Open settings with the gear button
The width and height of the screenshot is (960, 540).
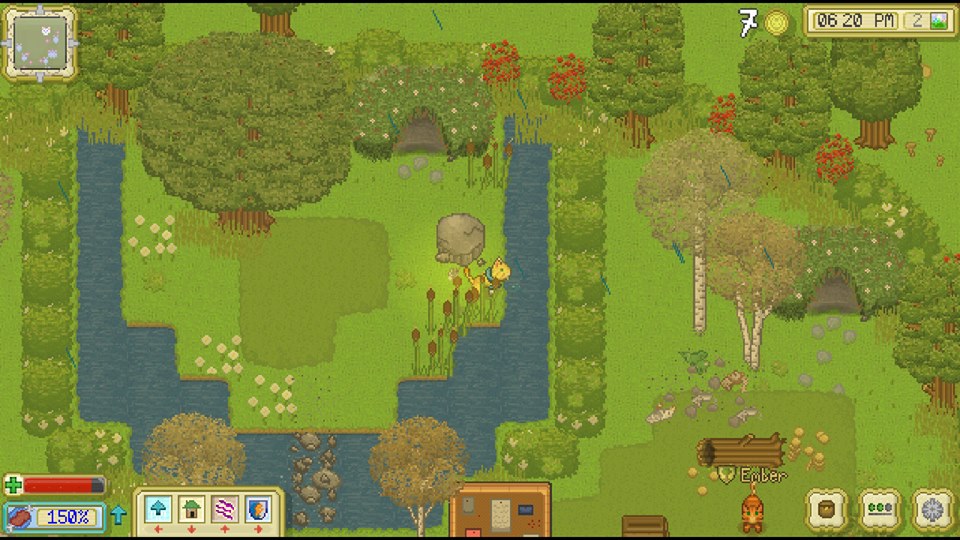tap(933, 509)
